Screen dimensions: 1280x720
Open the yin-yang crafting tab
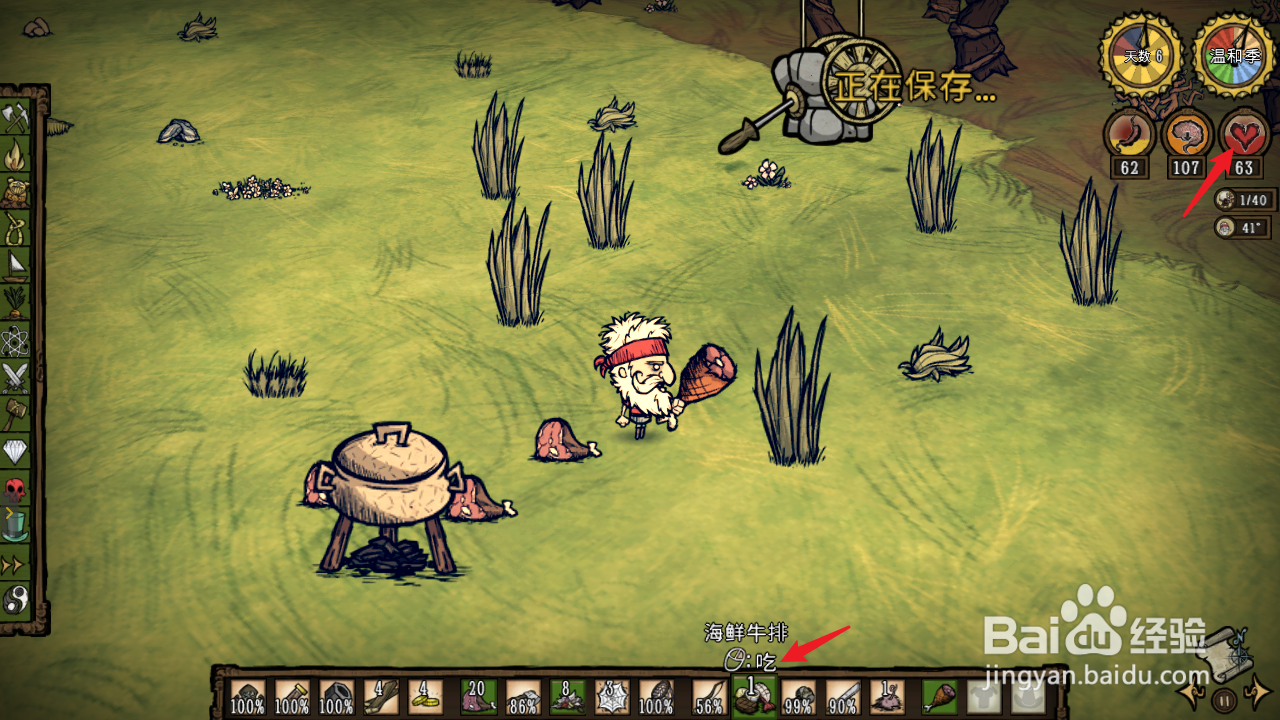(16, 600)
